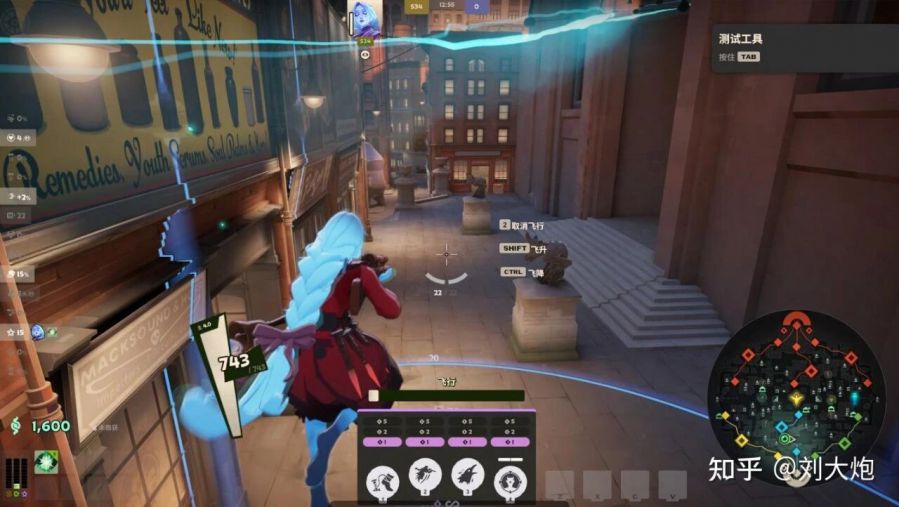Viewport: 899px width, 507px height.
Task: Open the 测试工具 test tools panel
Action: point(741,39)
